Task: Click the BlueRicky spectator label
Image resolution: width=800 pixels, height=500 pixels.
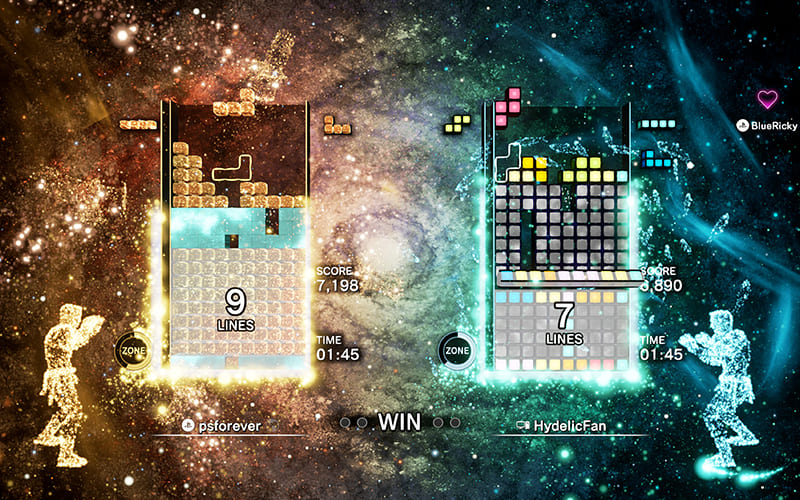Action: coord(768,126)
